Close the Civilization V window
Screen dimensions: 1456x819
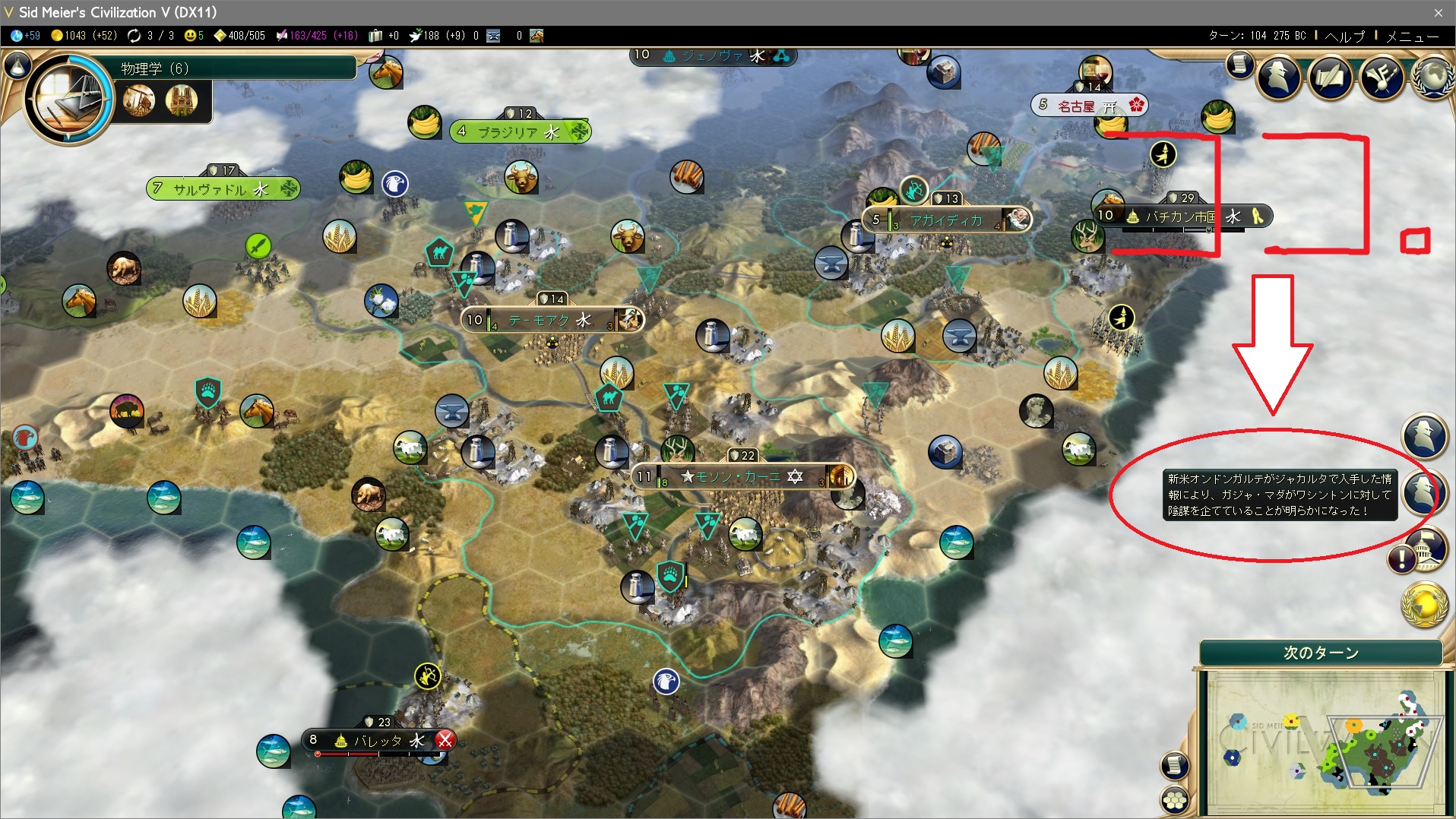(x=1438, y=12)
